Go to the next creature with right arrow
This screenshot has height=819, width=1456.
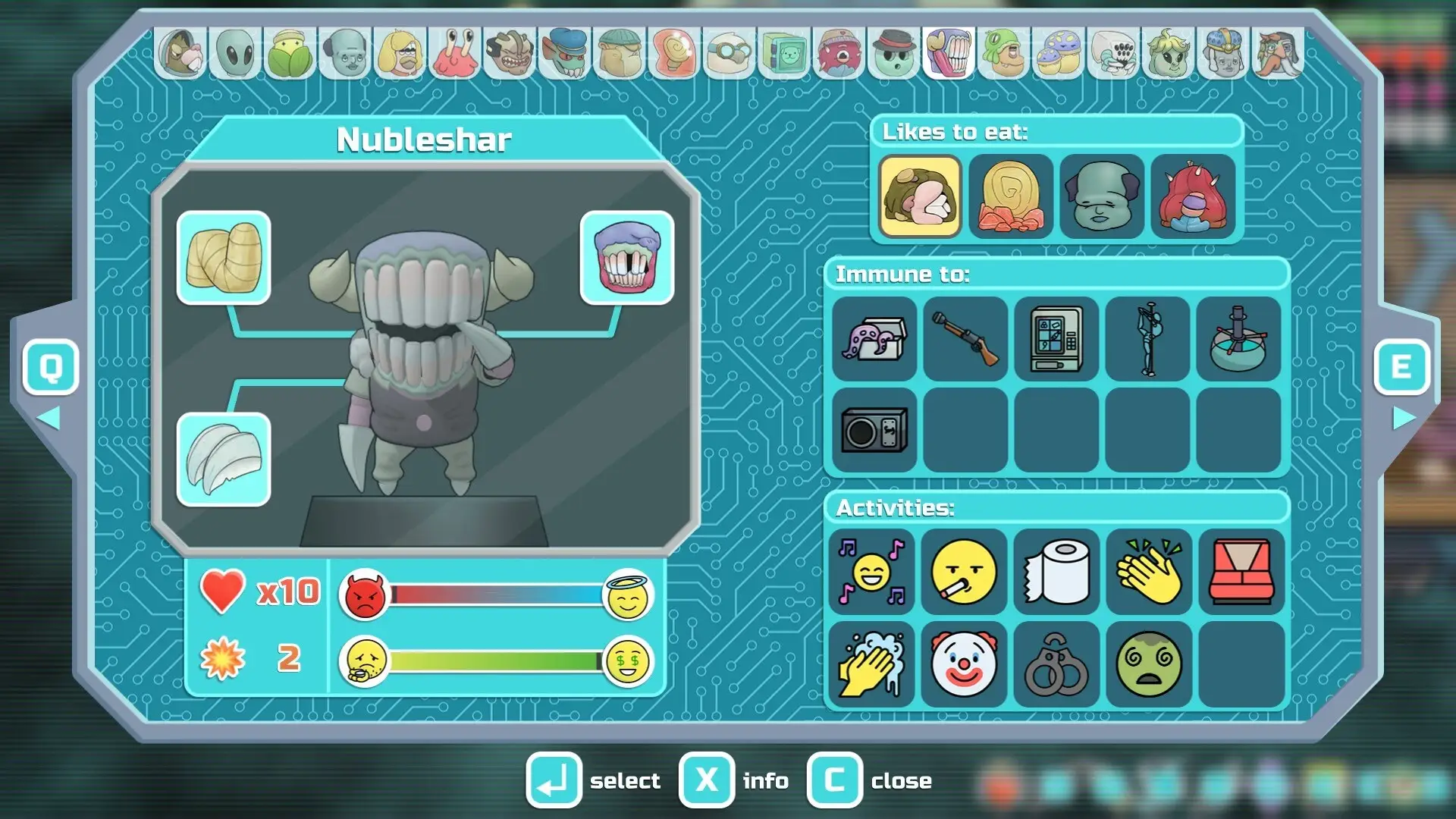tap(1402, 418)
